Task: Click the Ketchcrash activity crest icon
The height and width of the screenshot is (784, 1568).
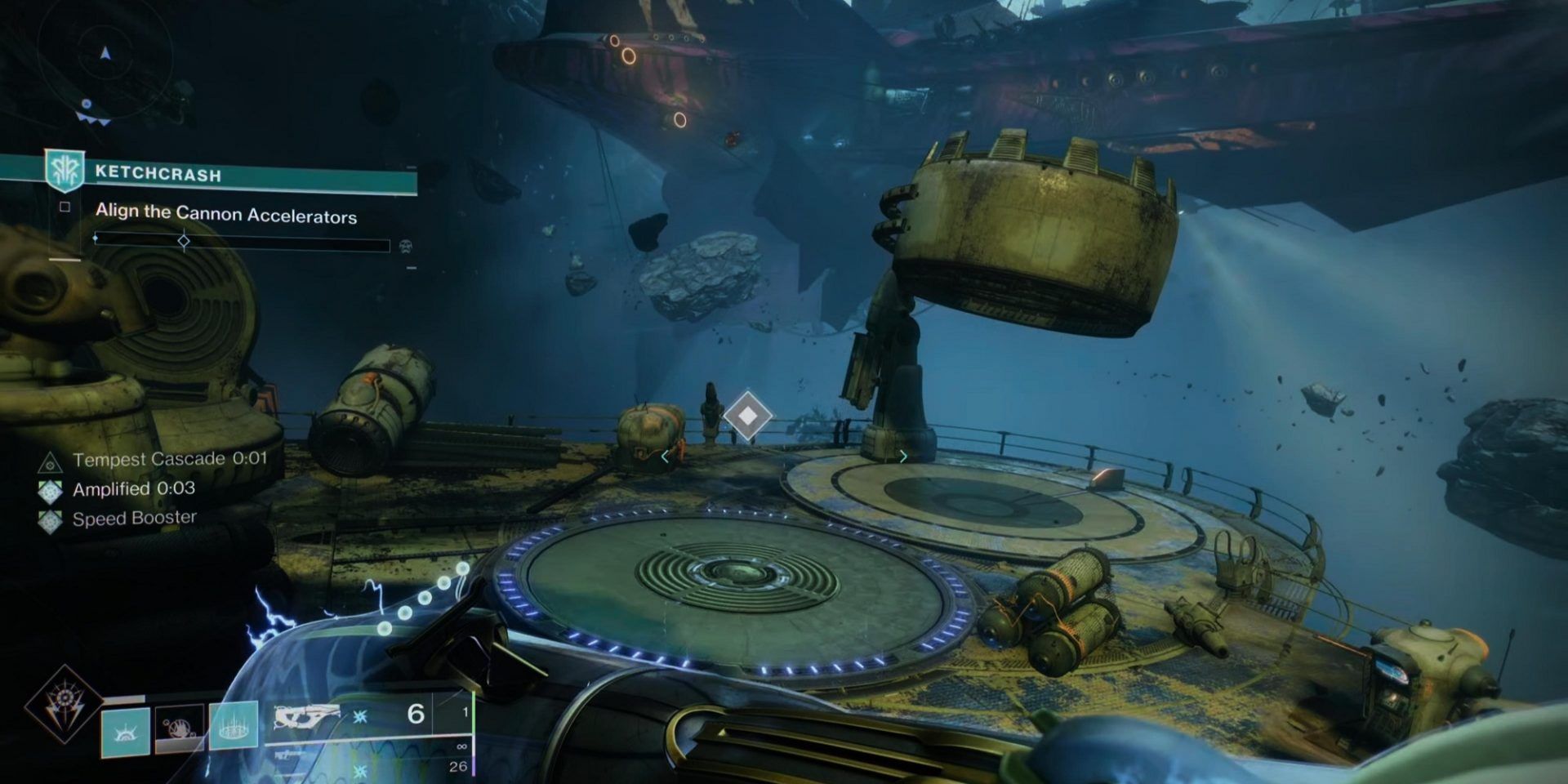Action: pos(63,171)
